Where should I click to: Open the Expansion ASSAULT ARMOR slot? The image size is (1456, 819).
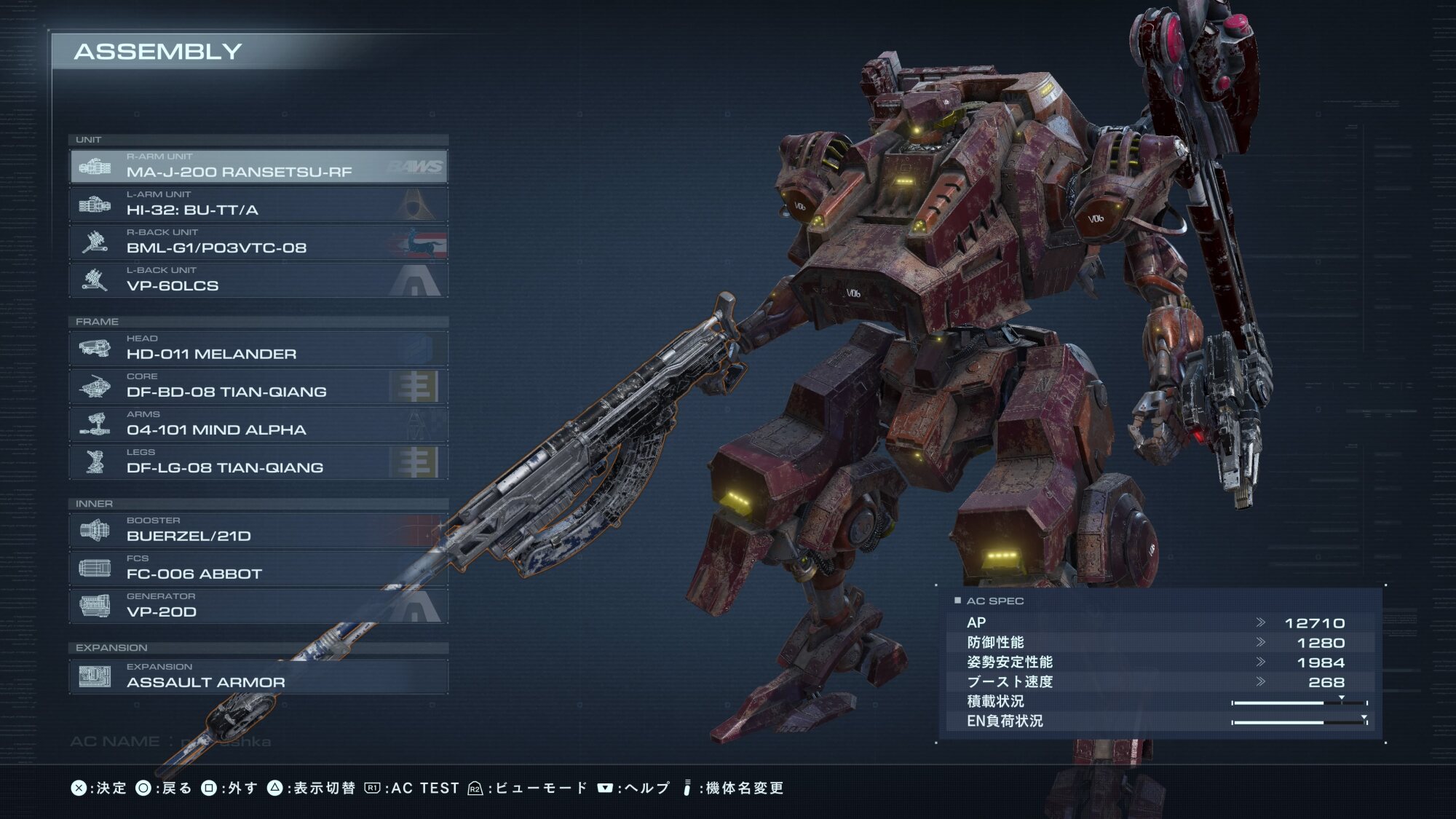(258, 677)
